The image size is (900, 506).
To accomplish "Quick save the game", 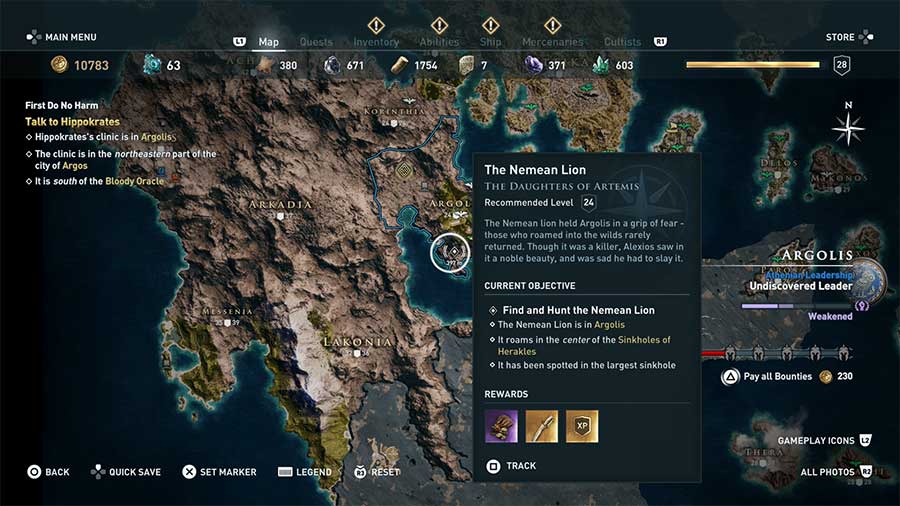I will [x=126, y=472].
